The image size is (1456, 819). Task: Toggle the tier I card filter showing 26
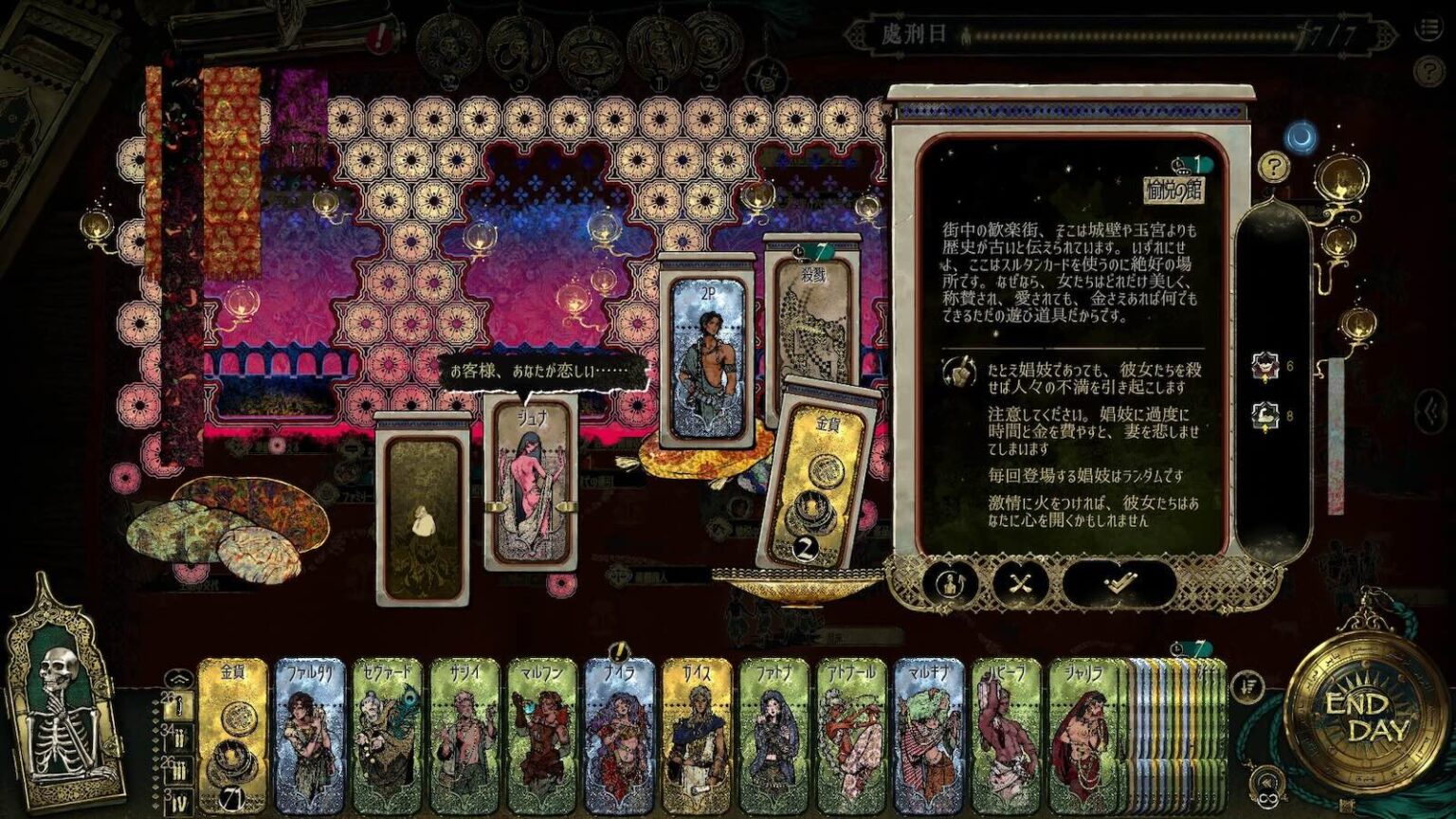pos(179,705)
